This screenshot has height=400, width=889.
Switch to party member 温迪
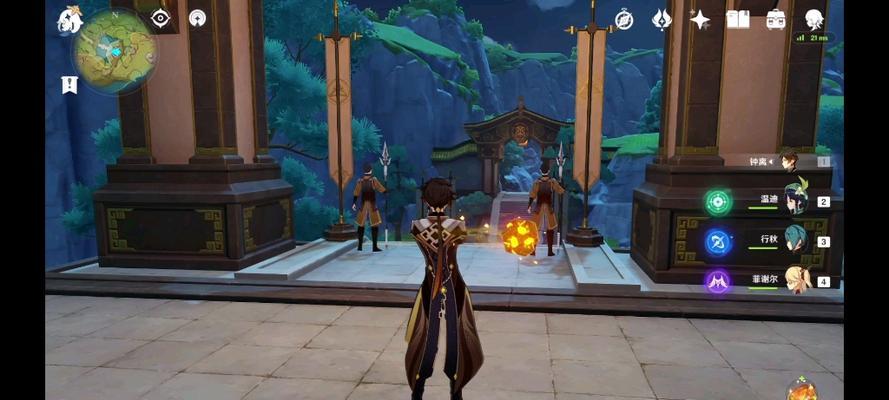[x=796, y=200]
